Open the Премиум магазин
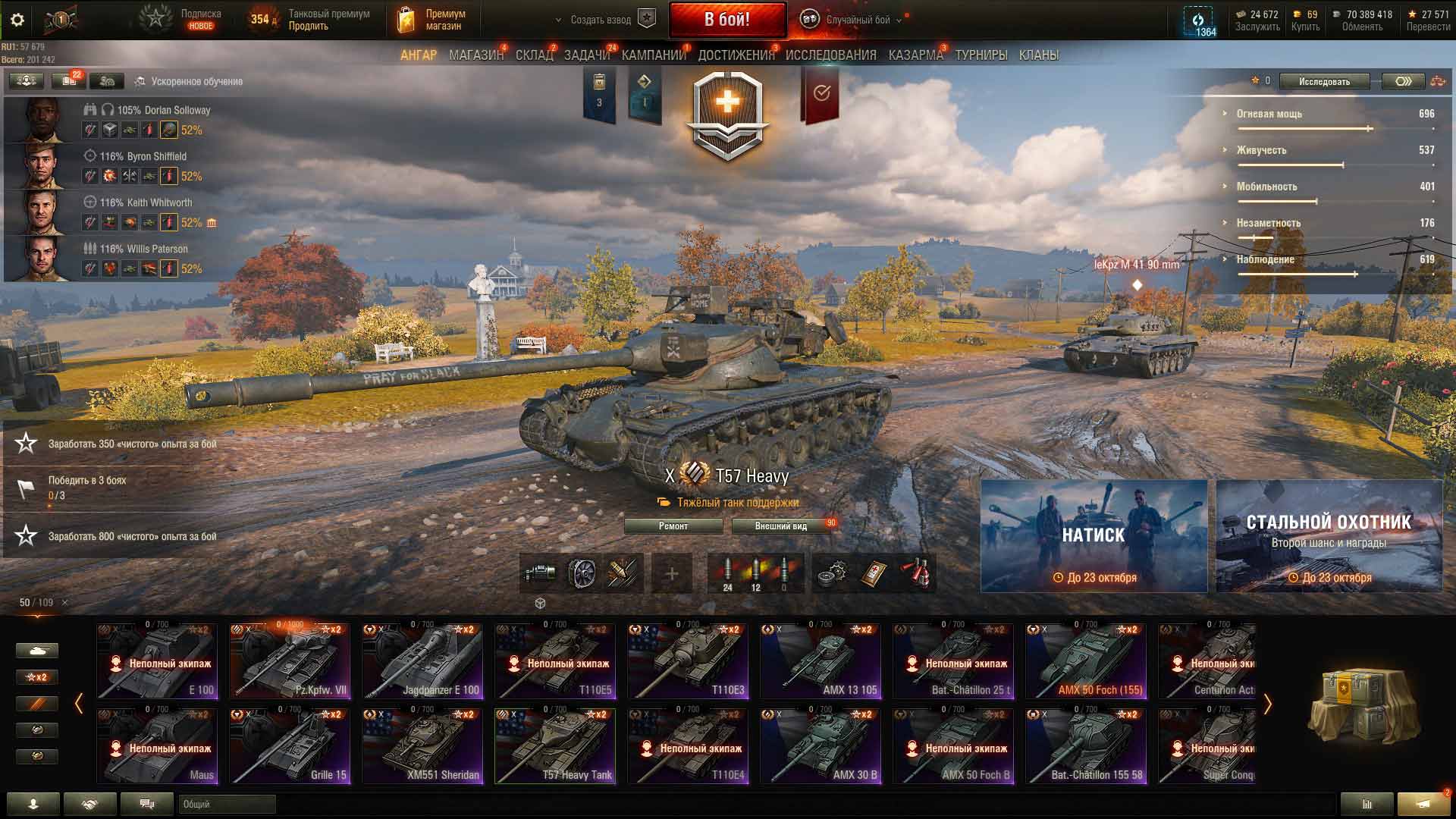The image size is (1456, 819). click(431, 20)
